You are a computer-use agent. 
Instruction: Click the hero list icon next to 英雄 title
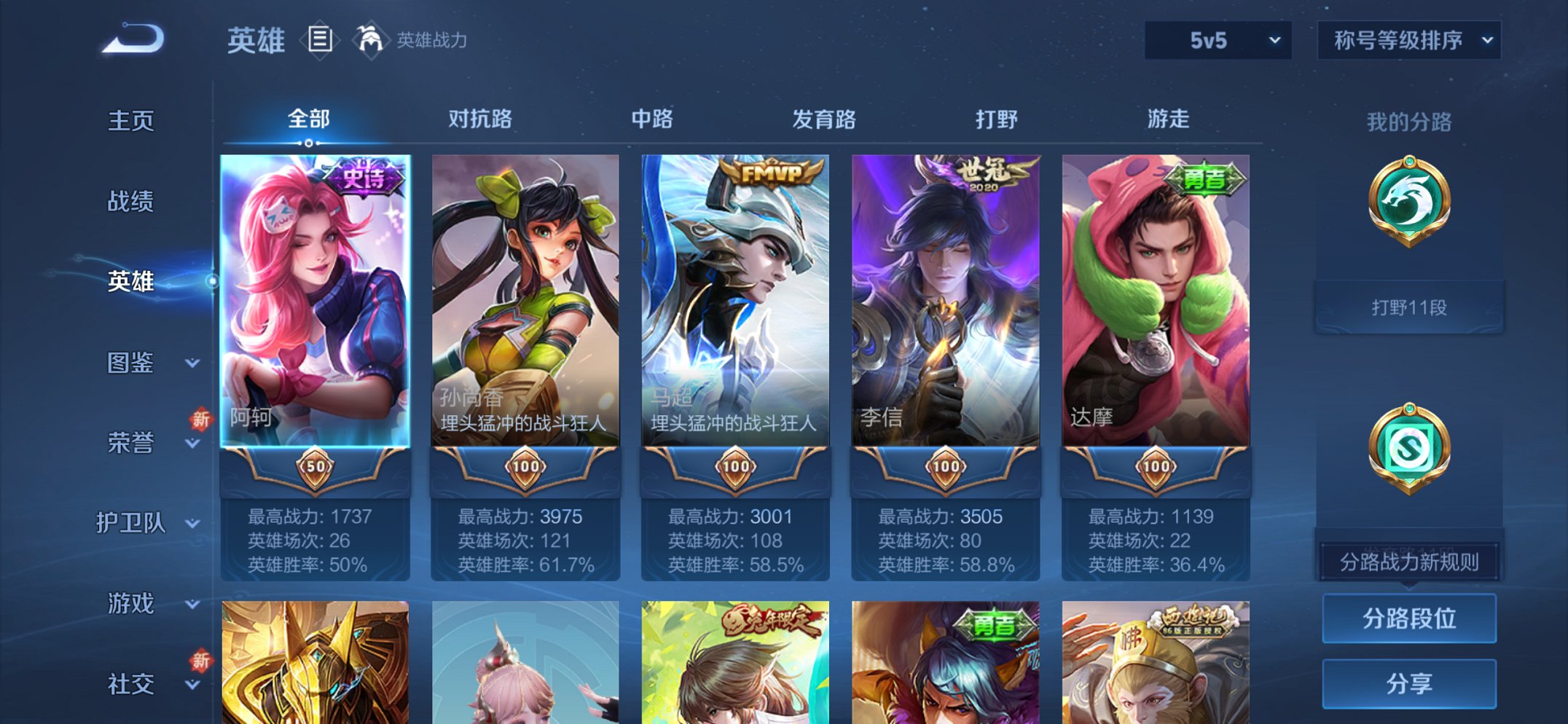[x=321, y=40]
